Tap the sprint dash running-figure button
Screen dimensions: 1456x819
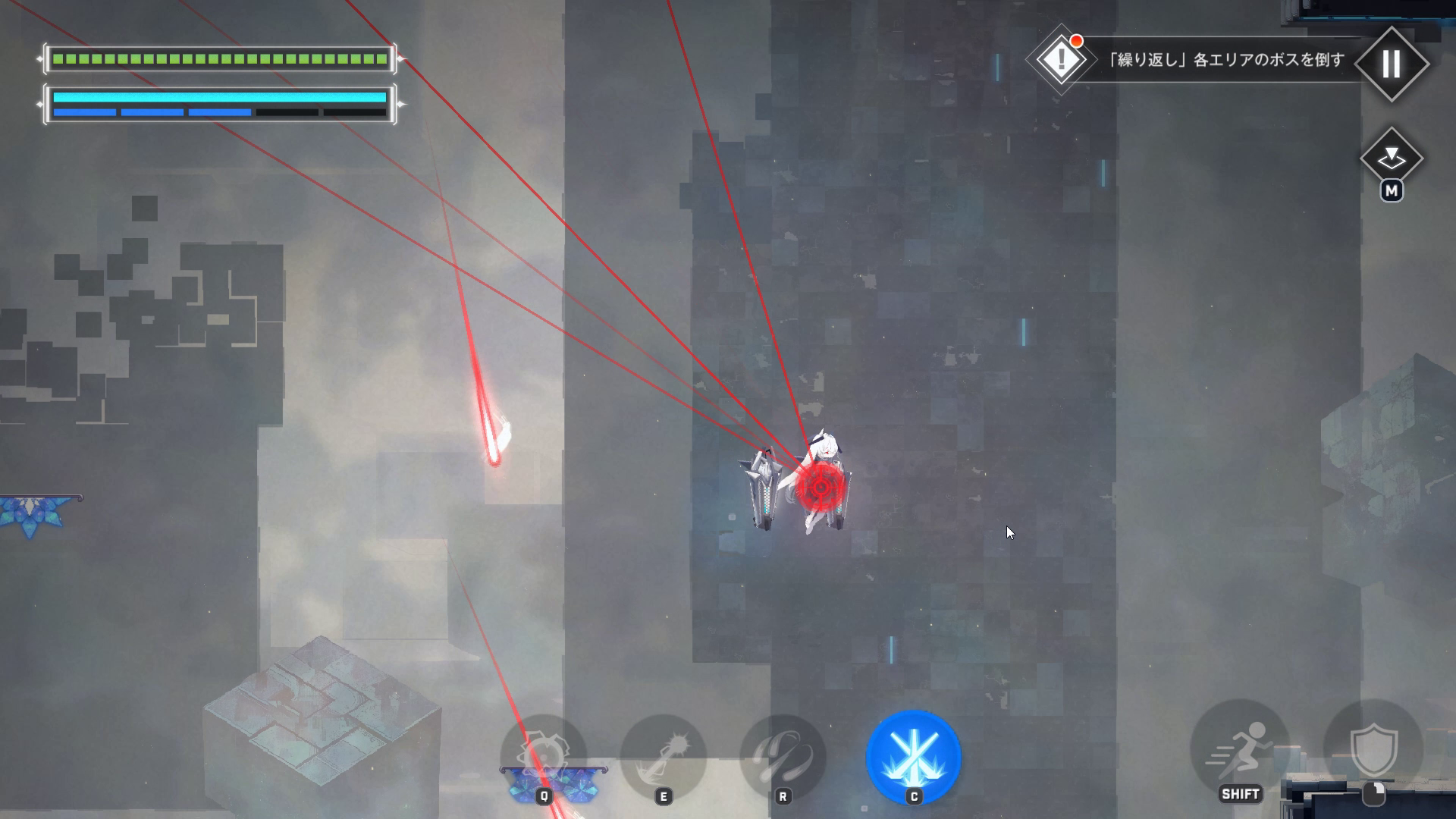point(1240,748)
